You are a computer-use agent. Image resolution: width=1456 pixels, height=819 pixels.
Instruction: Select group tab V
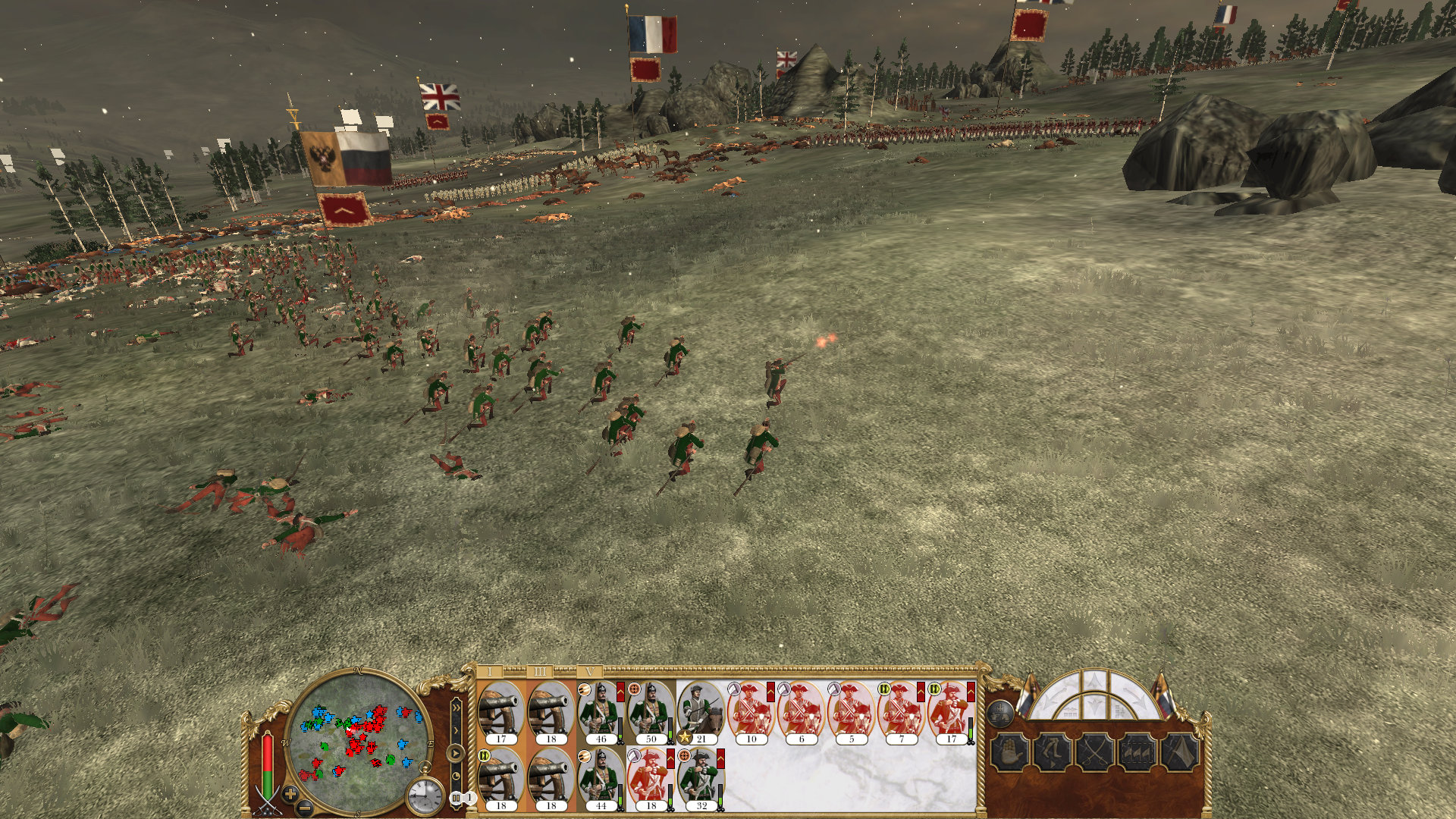point(589,672)
